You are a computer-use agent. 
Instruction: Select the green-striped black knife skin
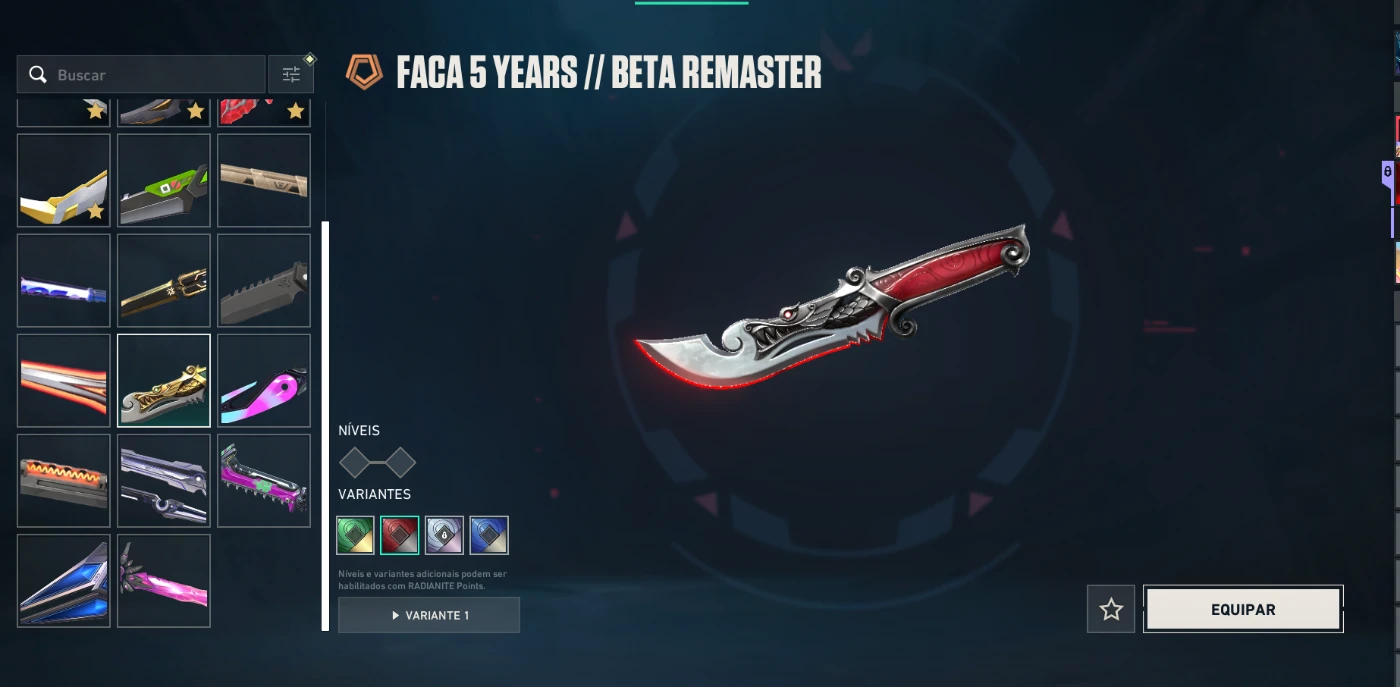tap(164, 181)
